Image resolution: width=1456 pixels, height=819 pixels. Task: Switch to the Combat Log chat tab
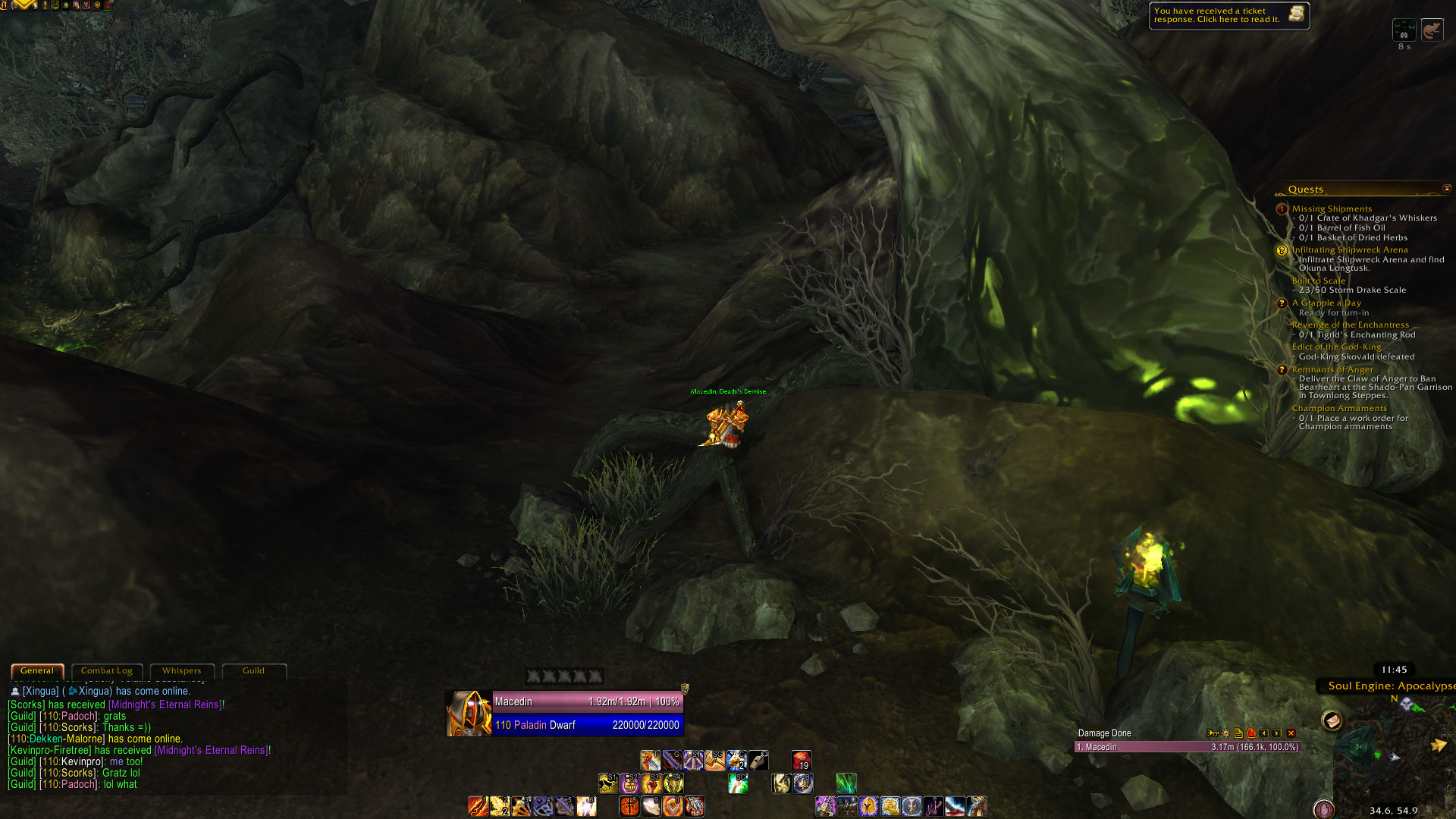pos(106,671)
